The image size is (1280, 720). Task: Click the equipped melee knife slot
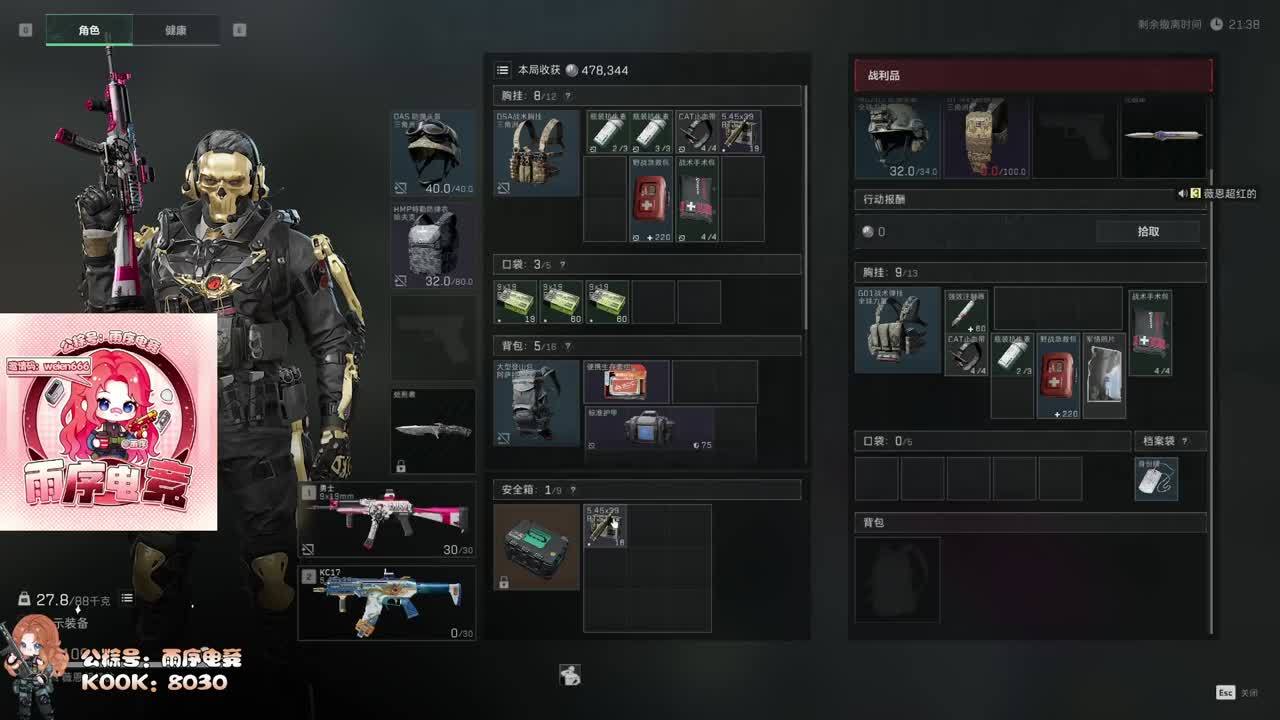[x=433, y=430]
